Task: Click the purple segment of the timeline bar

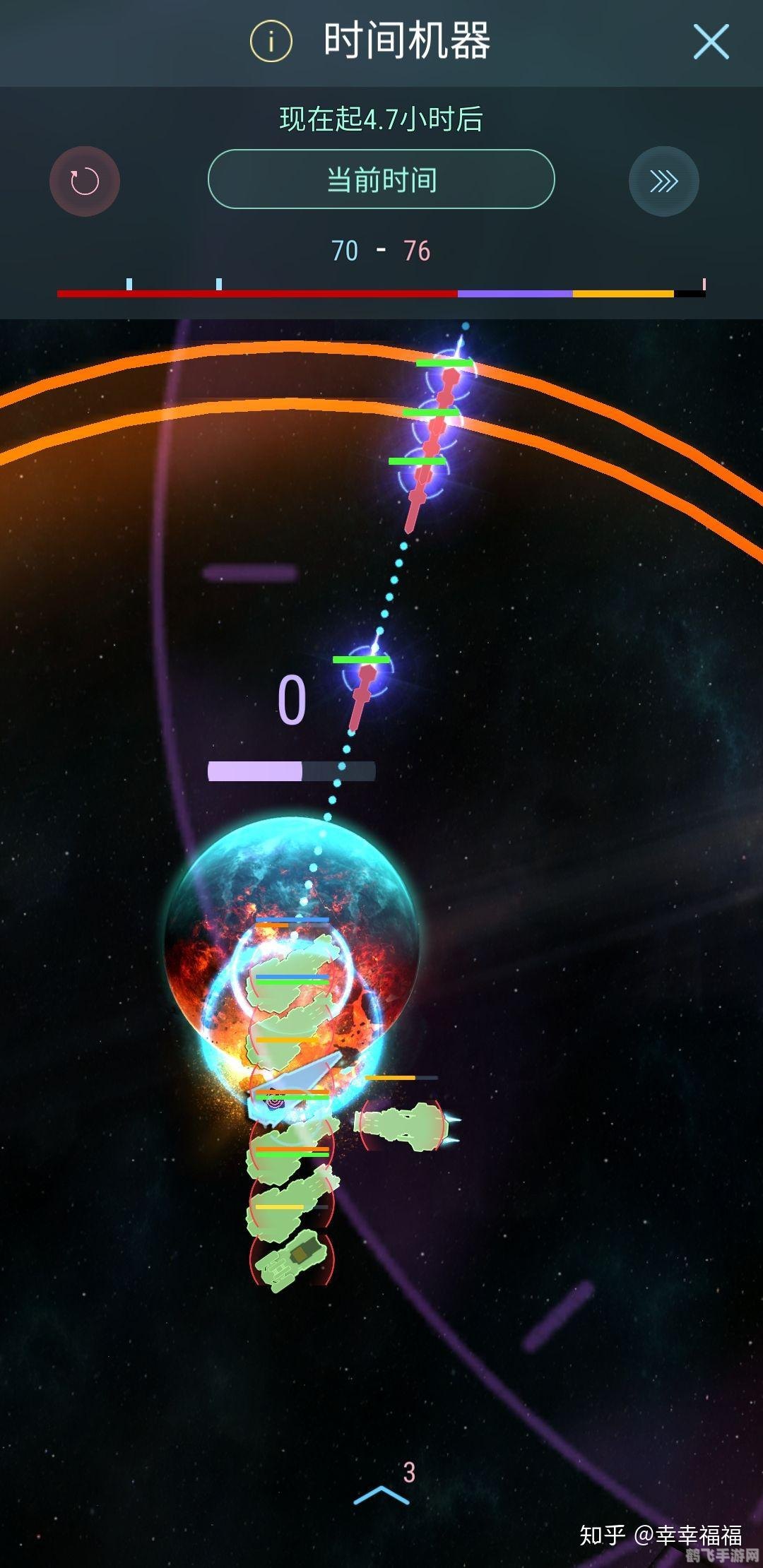Action: (515, 293)
